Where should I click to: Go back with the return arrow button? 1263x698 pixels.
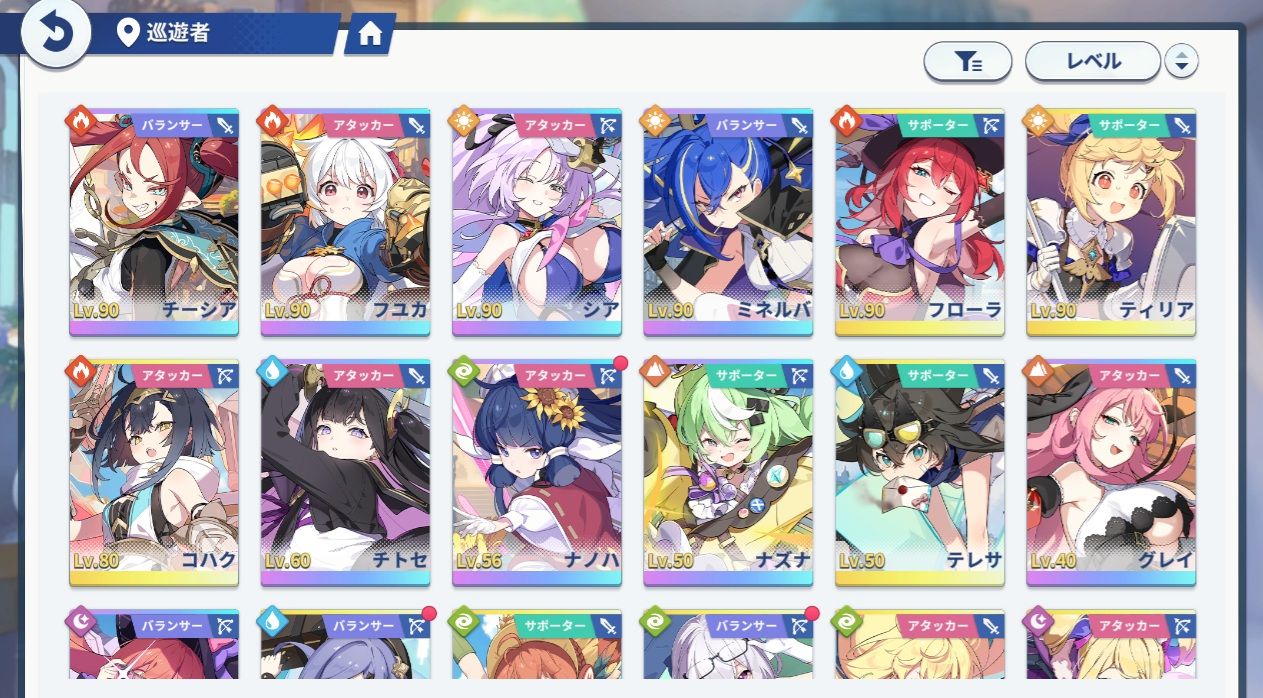pos(56,34)
